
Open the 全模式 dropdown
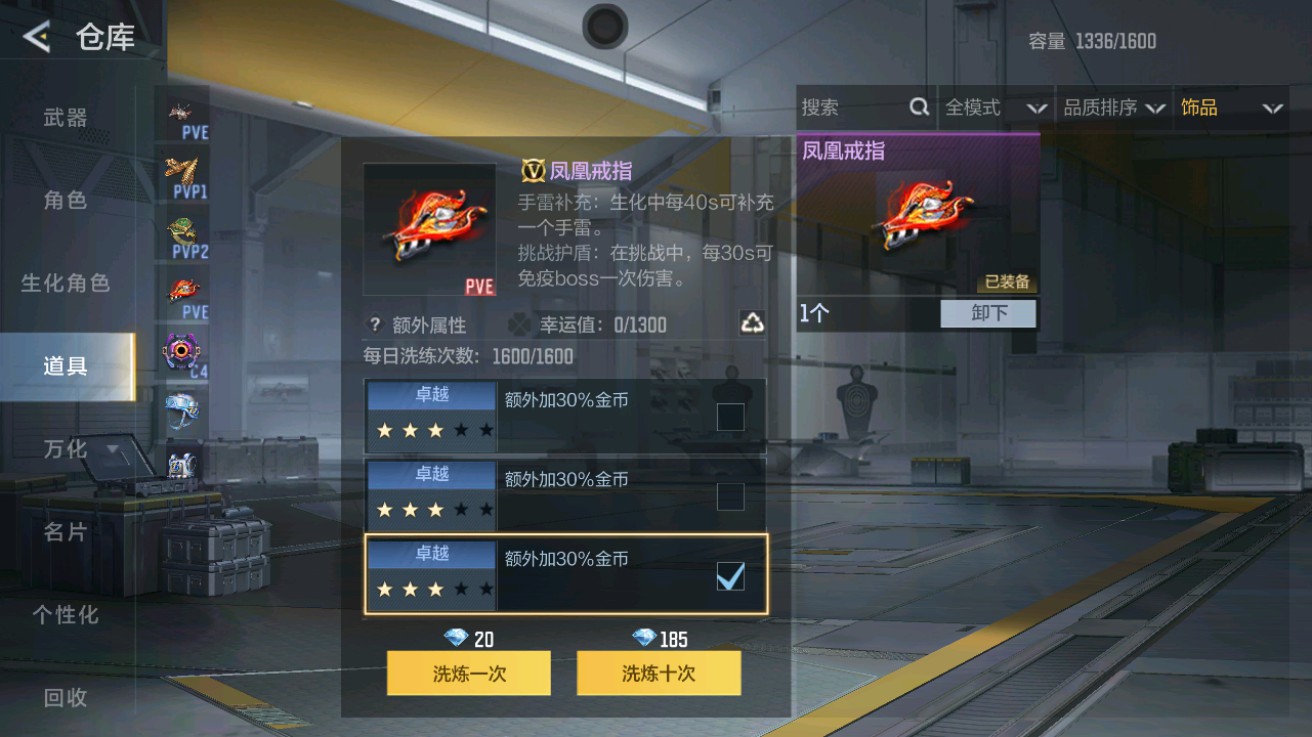(x=995, y=107)
